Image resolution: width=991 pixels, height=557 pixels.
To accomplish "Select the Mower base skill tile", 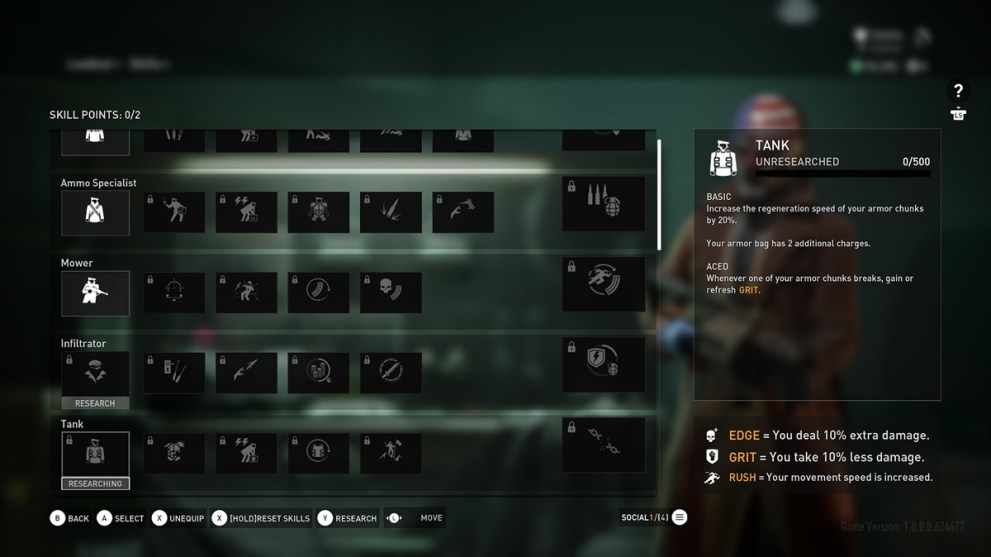I will tap(95, 293).
